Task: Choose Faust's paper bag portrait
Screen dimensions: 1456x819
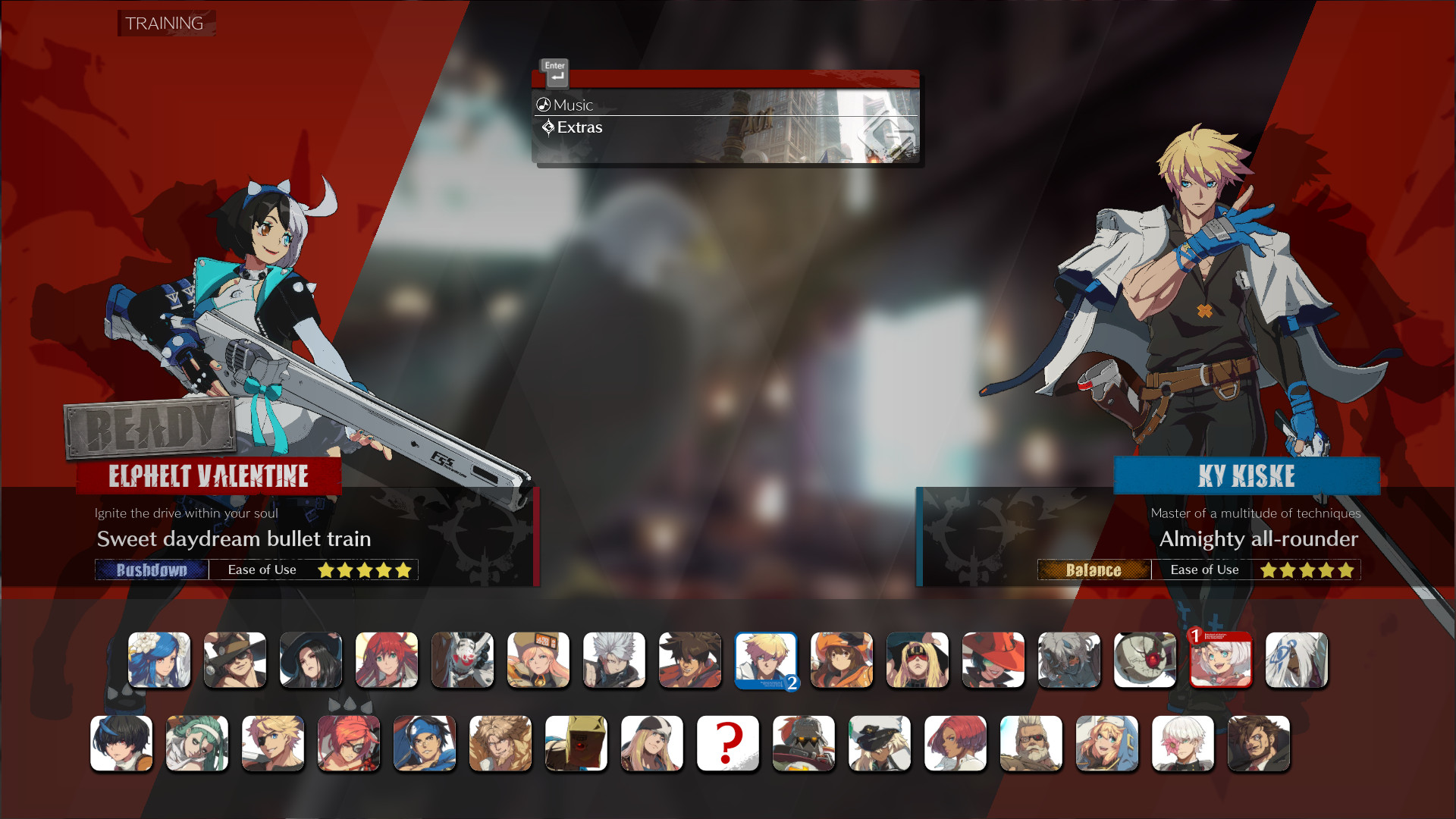Action: 576,744
